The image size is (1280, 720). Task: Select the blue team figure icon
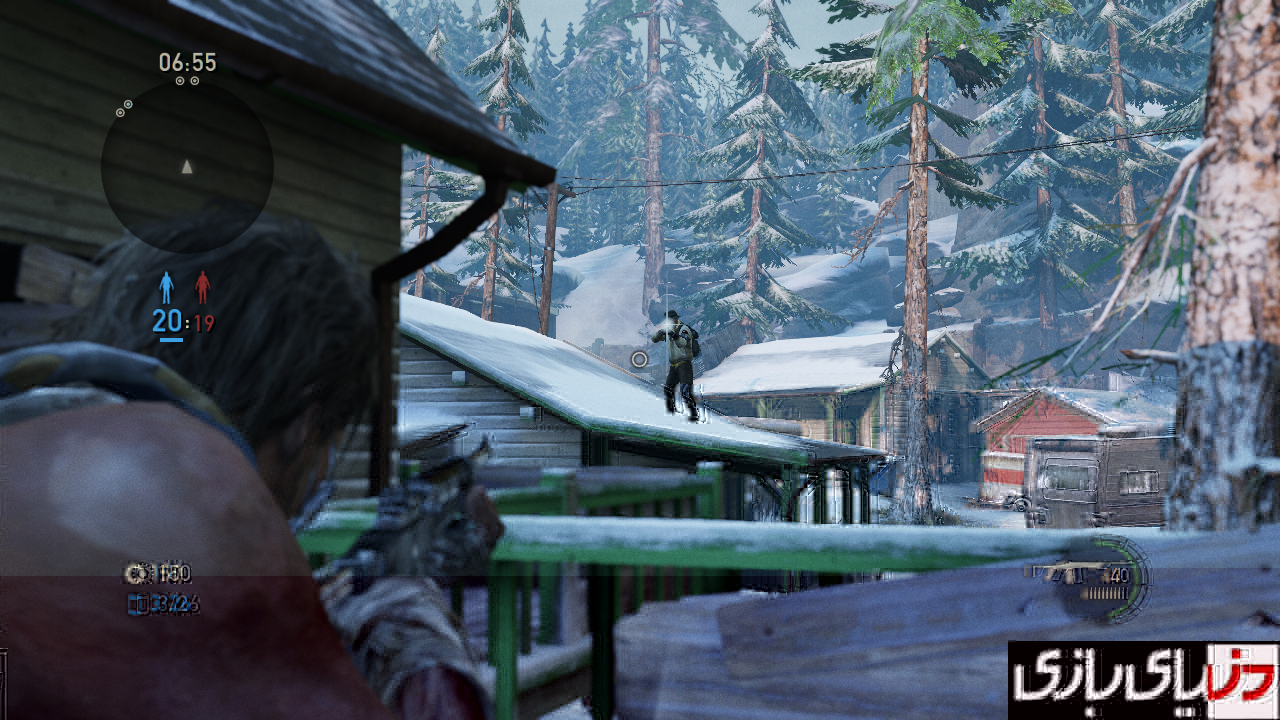[166, 288]
